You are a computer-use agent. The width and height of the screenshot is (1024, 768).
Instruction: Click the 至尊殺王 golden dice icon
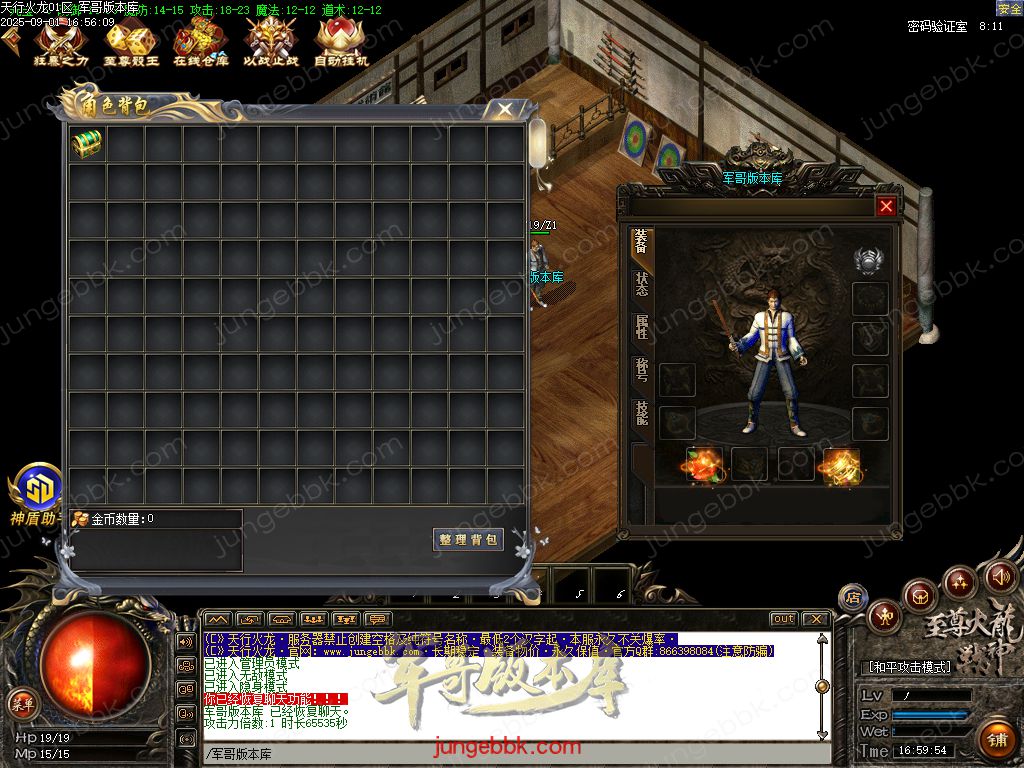131,41
